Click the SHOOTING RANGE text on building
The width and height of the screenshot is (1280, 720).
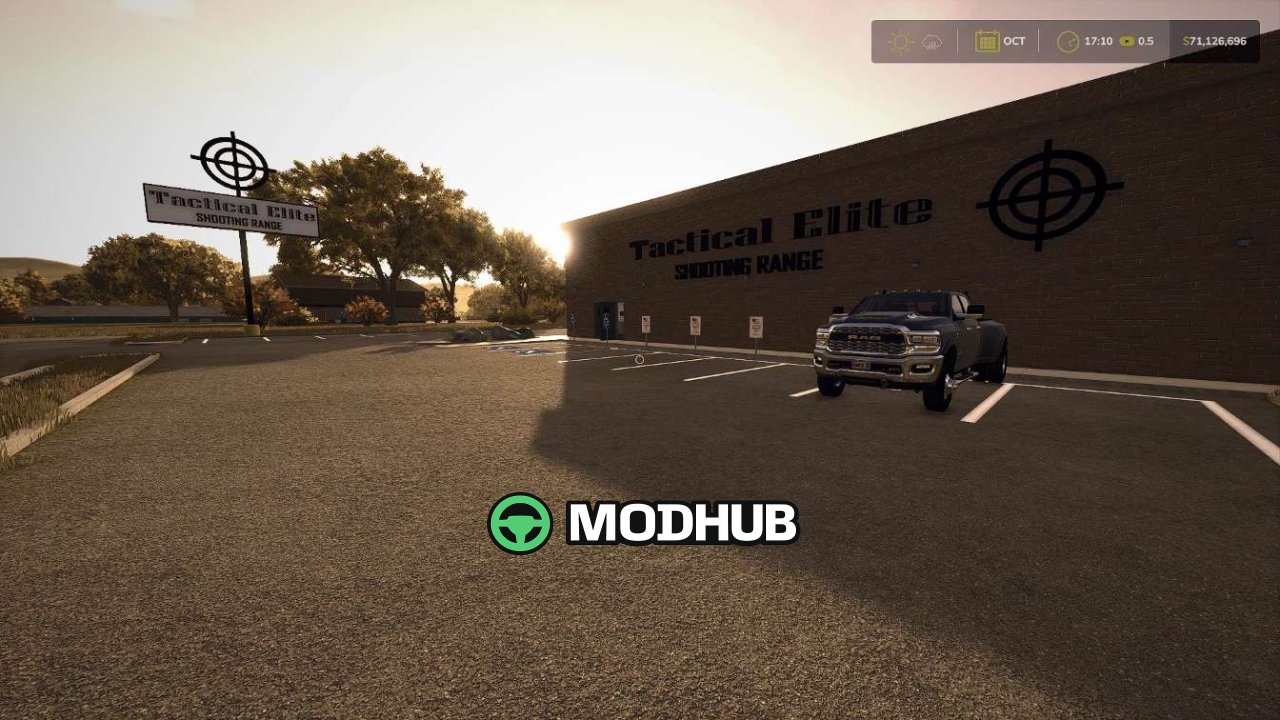(x=748, y=266)
